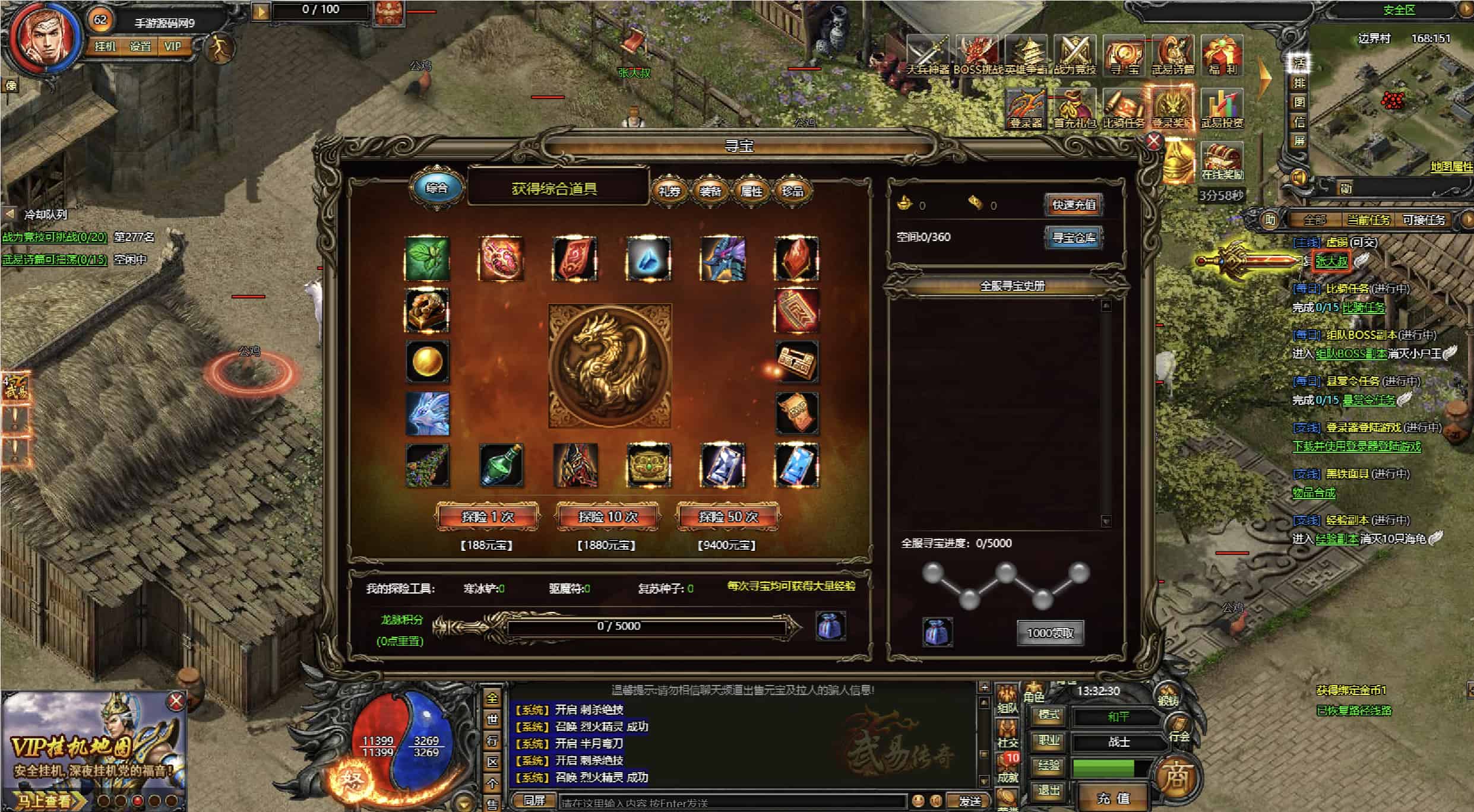
Task: Click the 充值 recharge button
Action: click(x=1114, y=798)
